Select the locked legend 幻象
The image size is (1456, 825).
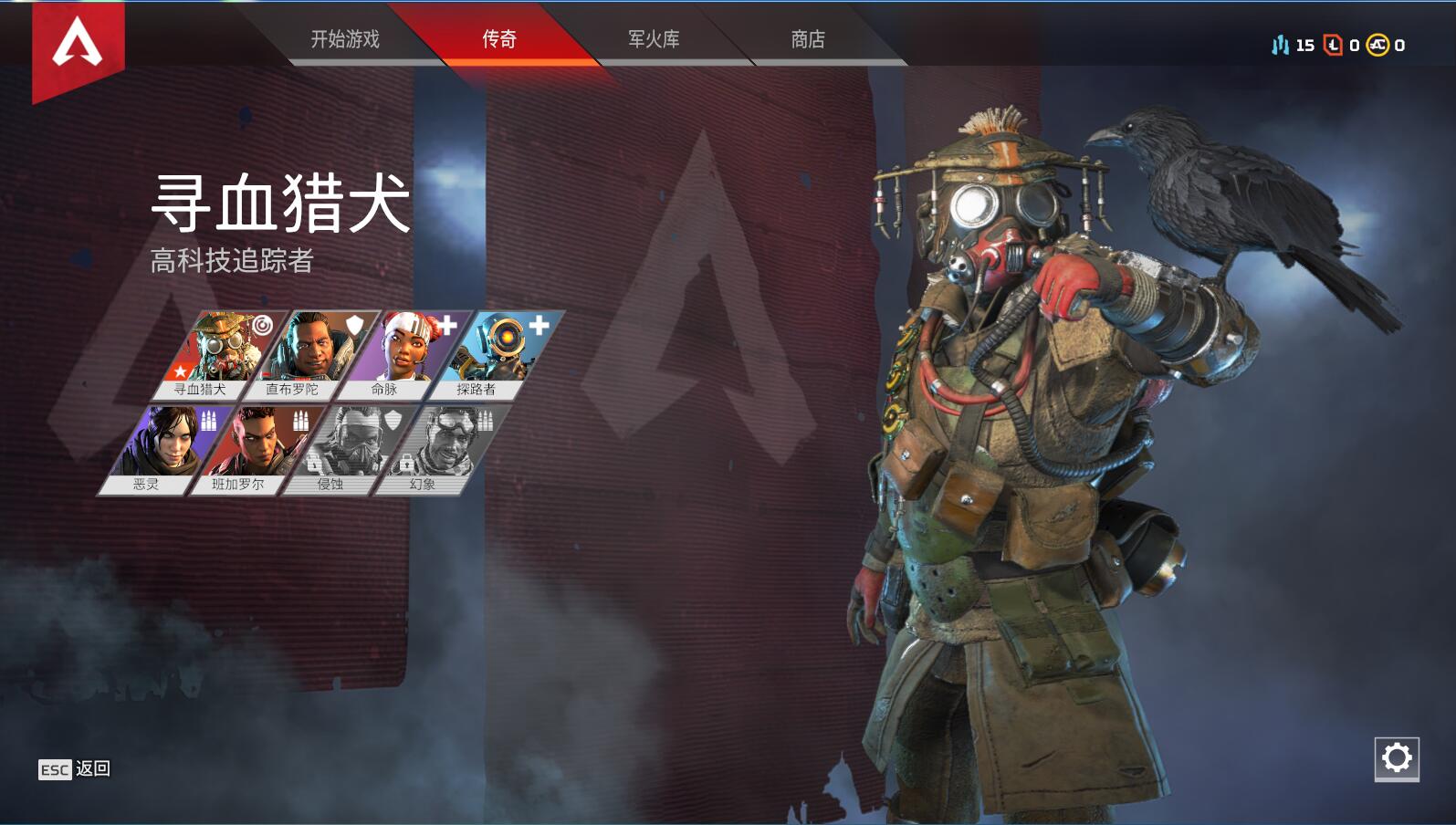point(444,438)
